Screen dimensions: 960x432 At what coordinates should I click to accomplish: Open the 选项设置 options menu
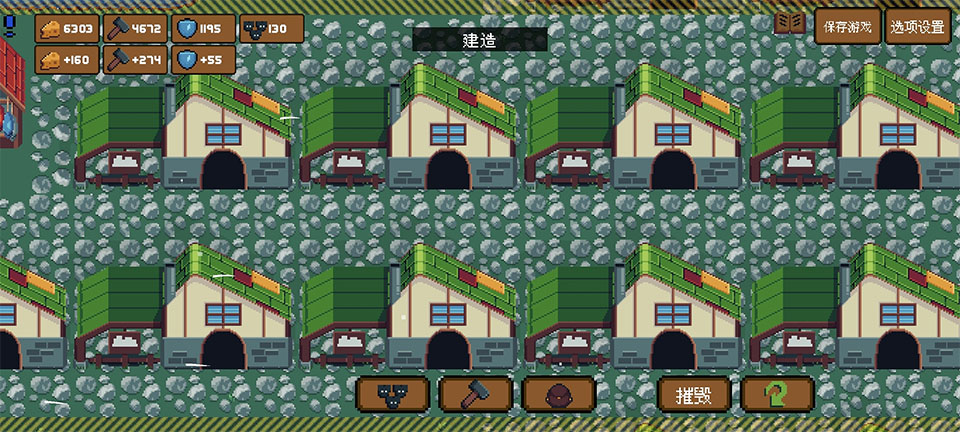tap(918, 27)
